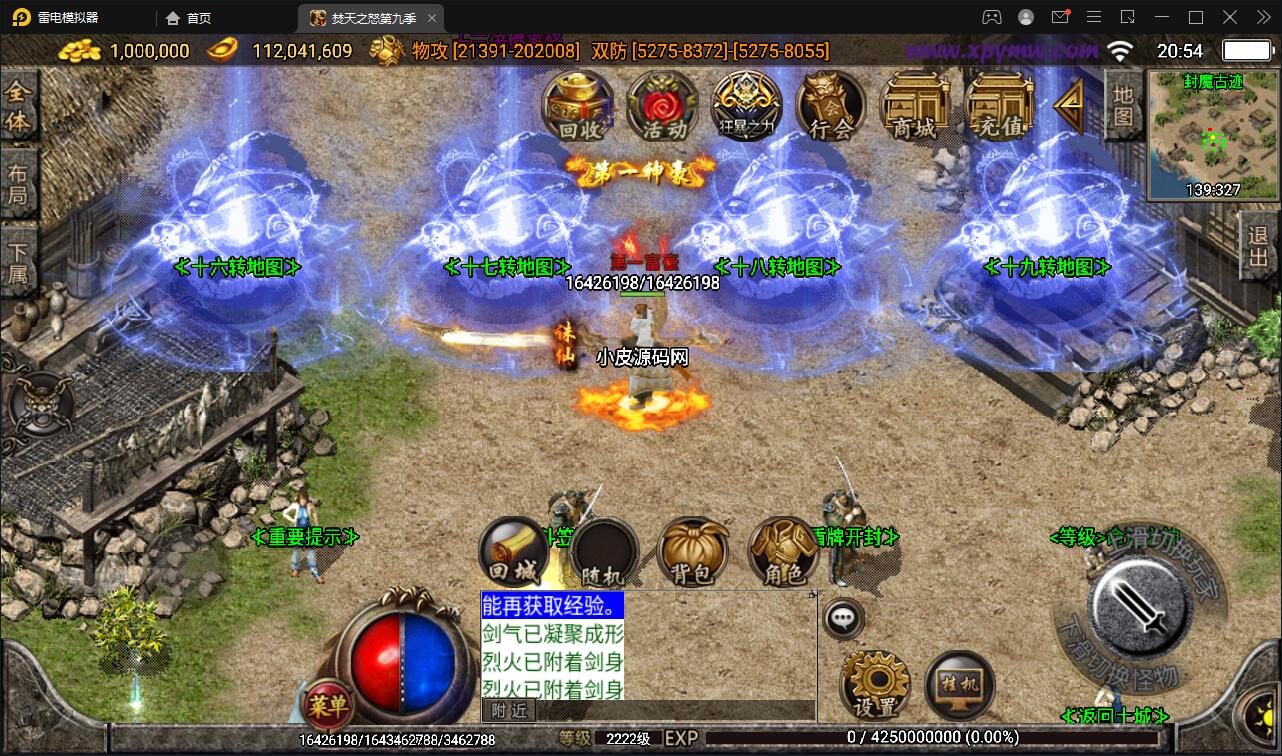Open the 角色 character sheet
Screen dimensions: 1282x756
point(783,552)
